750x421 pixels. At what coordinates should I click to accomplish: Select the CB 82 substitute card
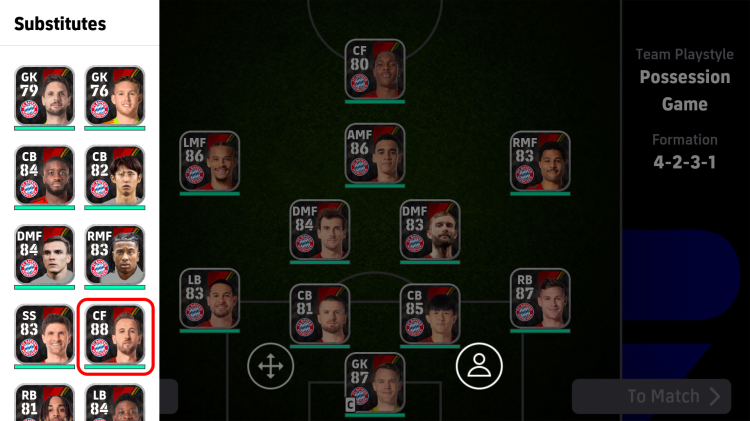tap(114, 176)
